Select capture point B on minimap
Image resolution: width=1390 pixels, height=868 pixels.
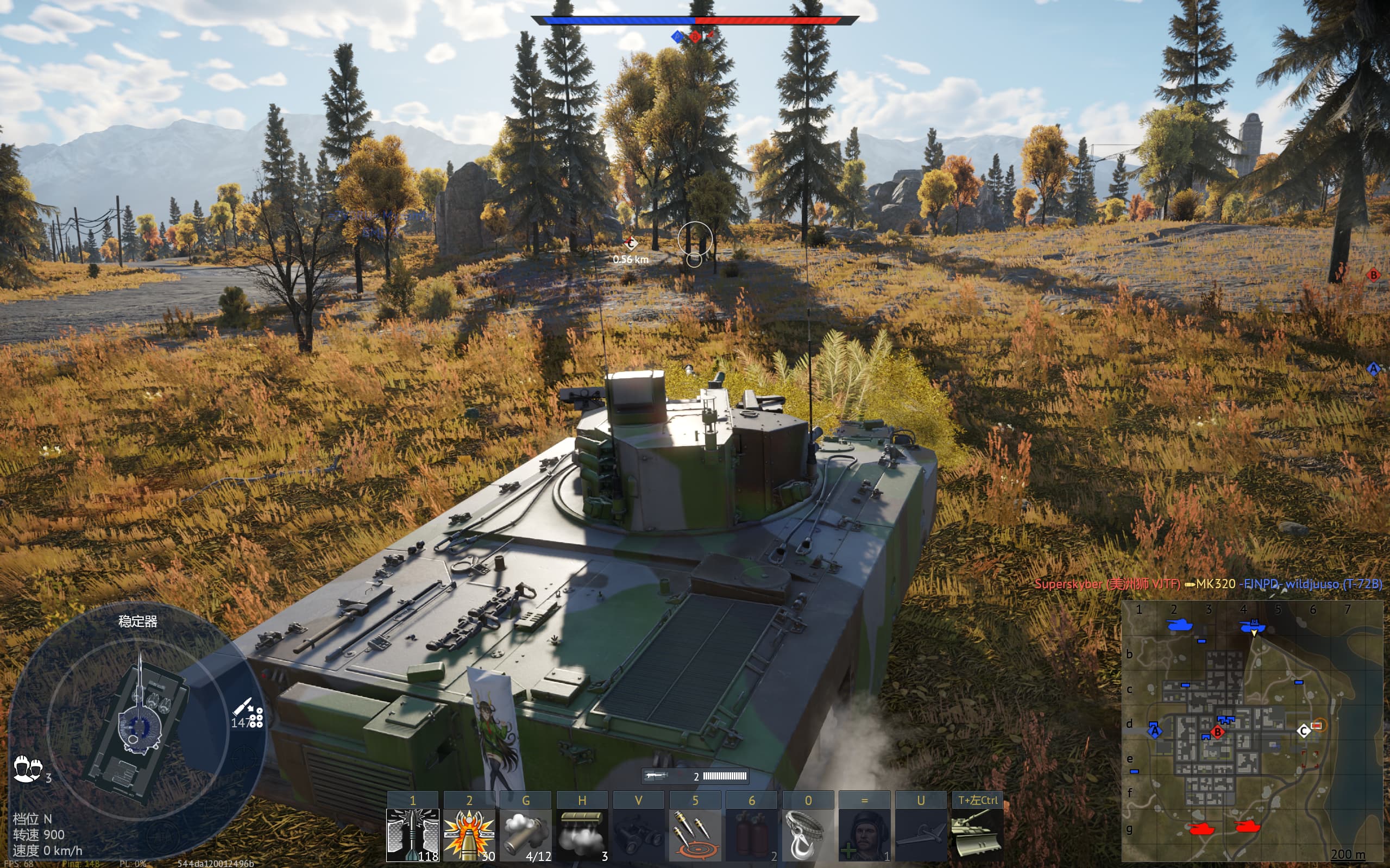point(1218,732)
